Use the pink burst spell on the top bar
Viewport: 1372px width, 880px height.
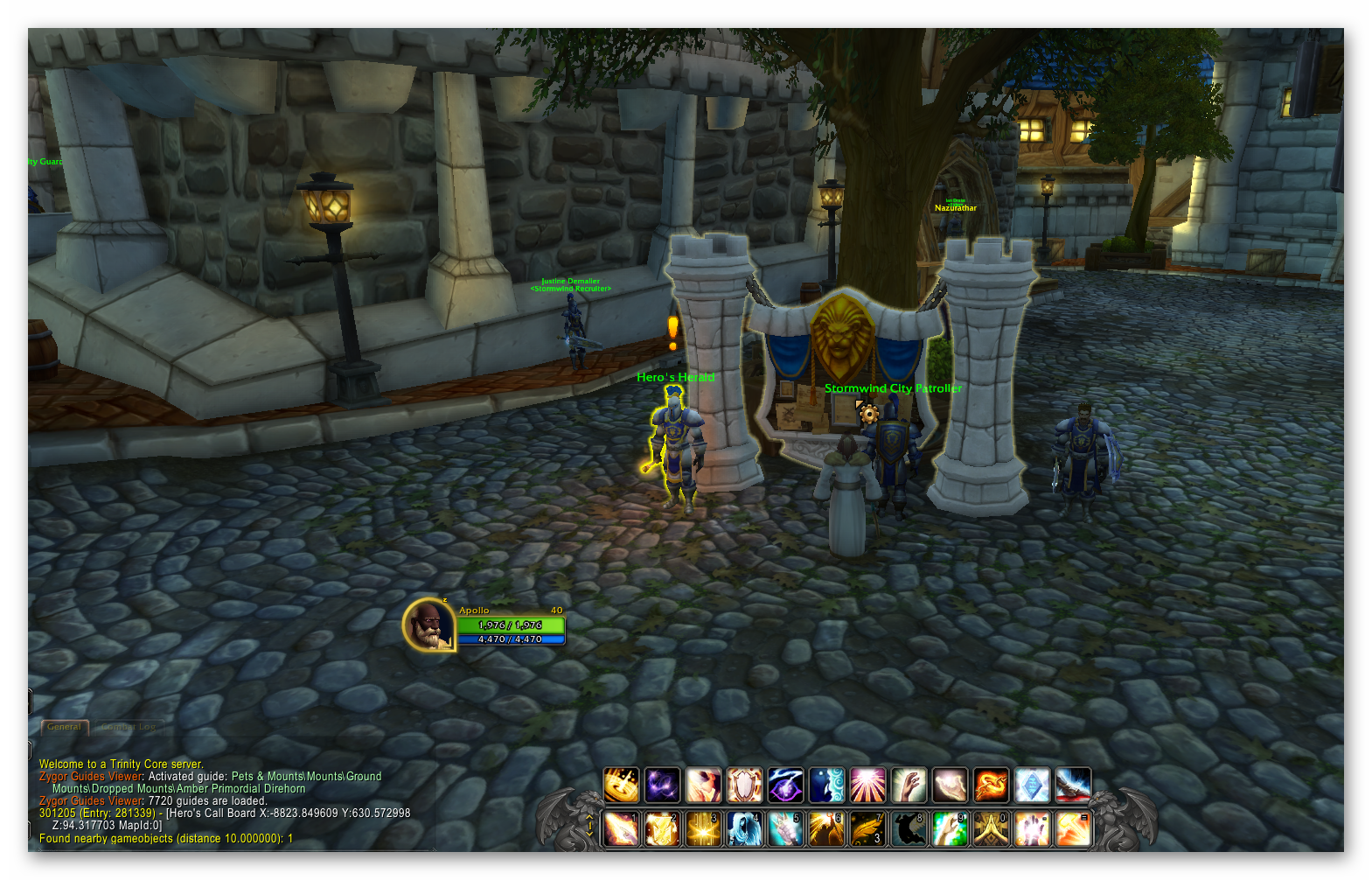pyautogui.click(x=869, y=785)
